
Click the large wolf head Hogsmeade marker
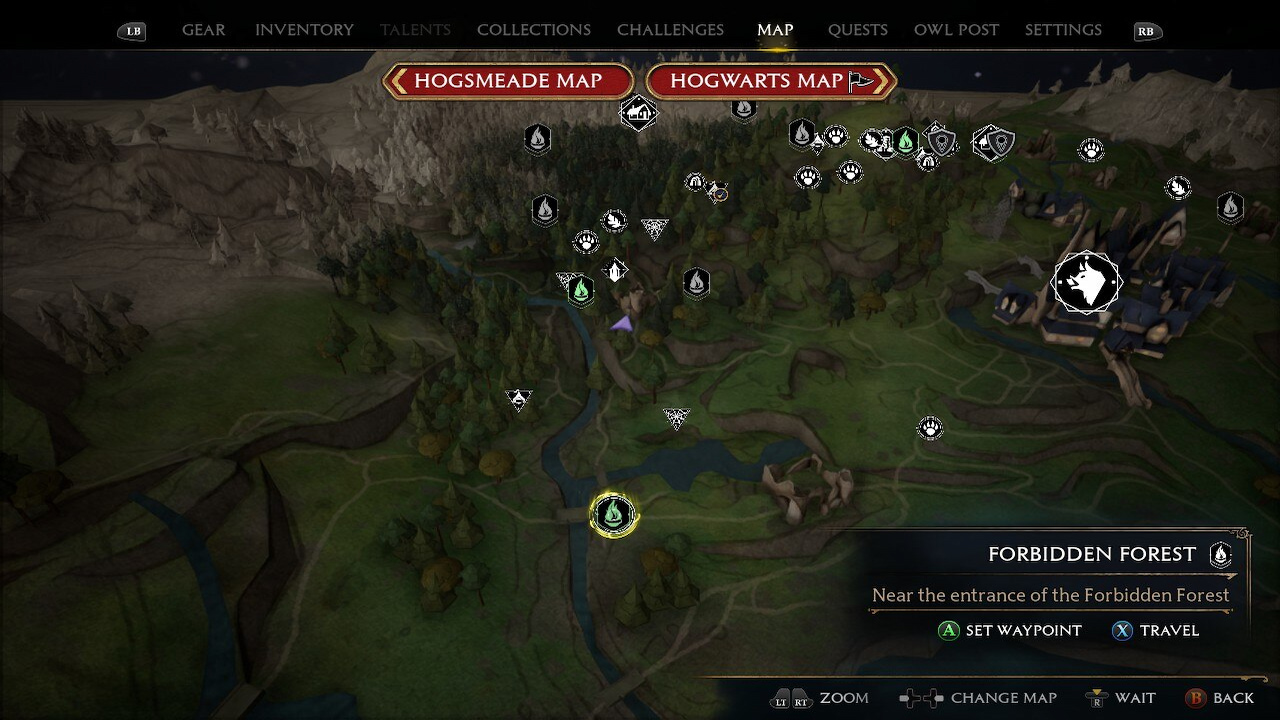point(1087,283)
